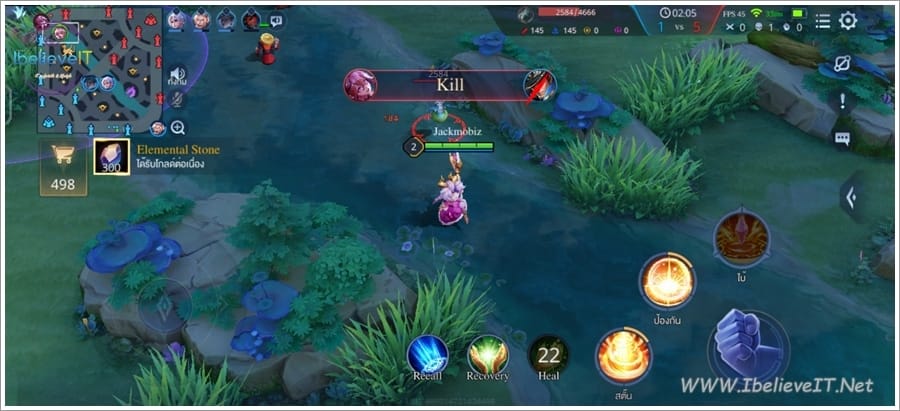Open the shop with the gold cart
The image size is (900, 411).
click(x=63, y=166)
